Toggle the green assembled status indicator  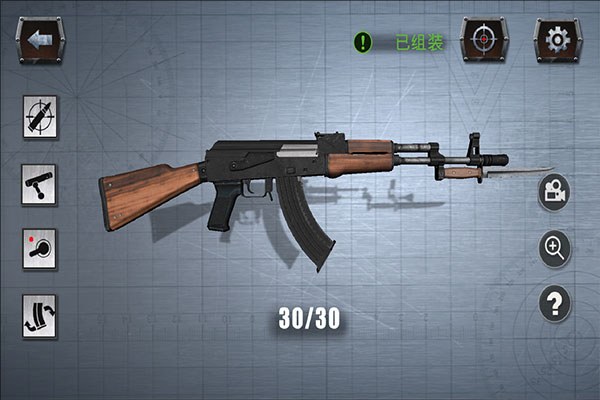(x=362, y=43)
